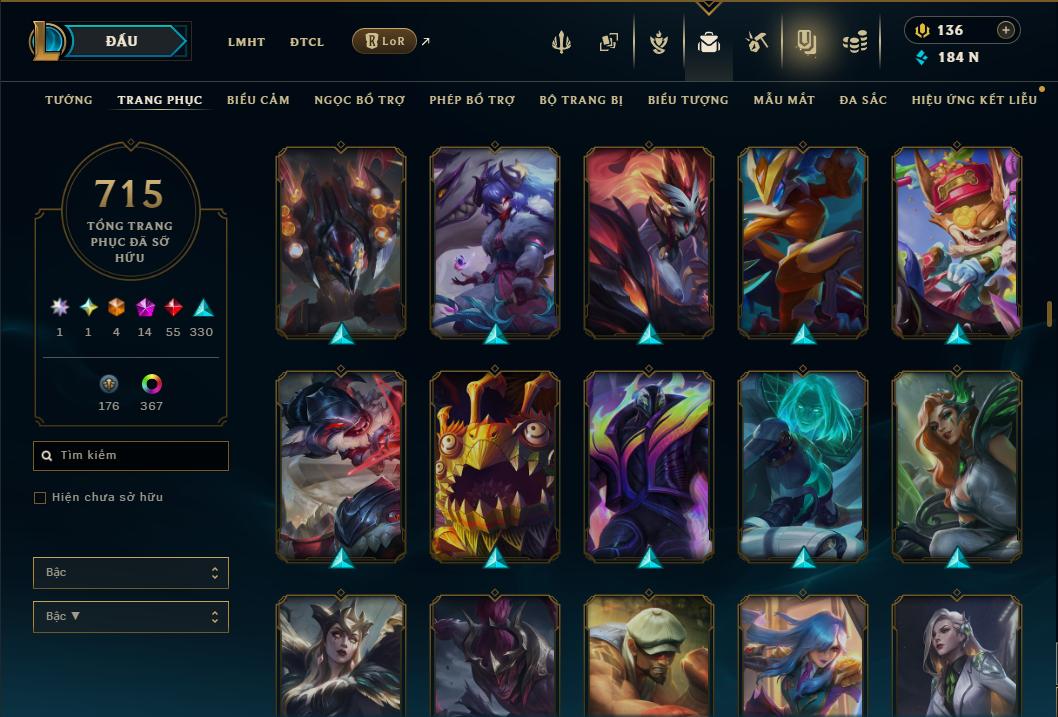Click the plus button beside 136 RP
The width and height of the screenshot is (1058, 717).
coord(1006,30)
